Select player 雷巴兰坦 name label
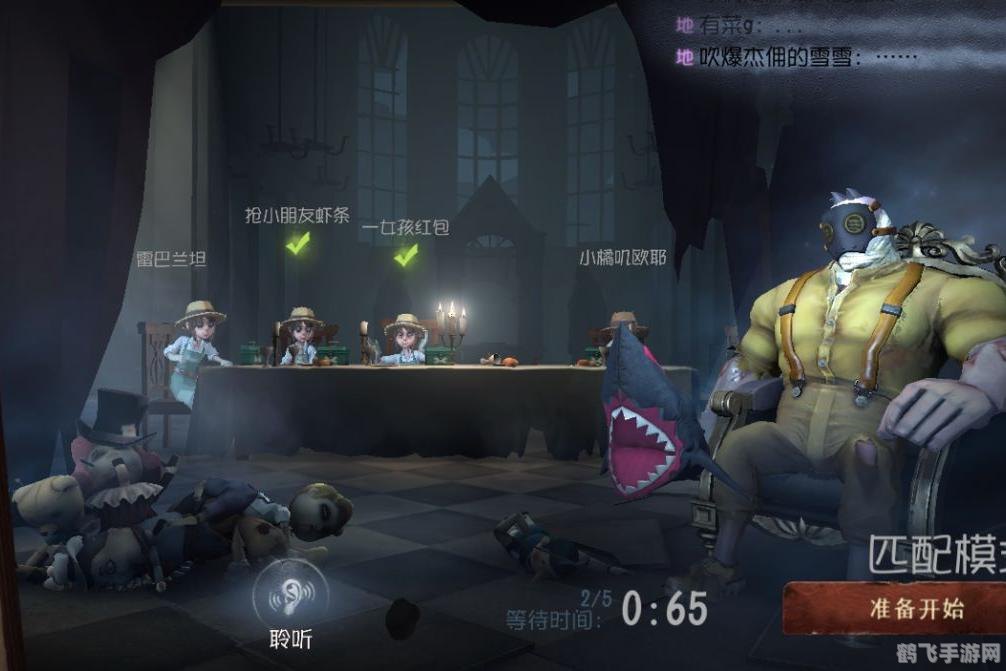The height and width of the screenshot is (671, 1006). (171, 260)
